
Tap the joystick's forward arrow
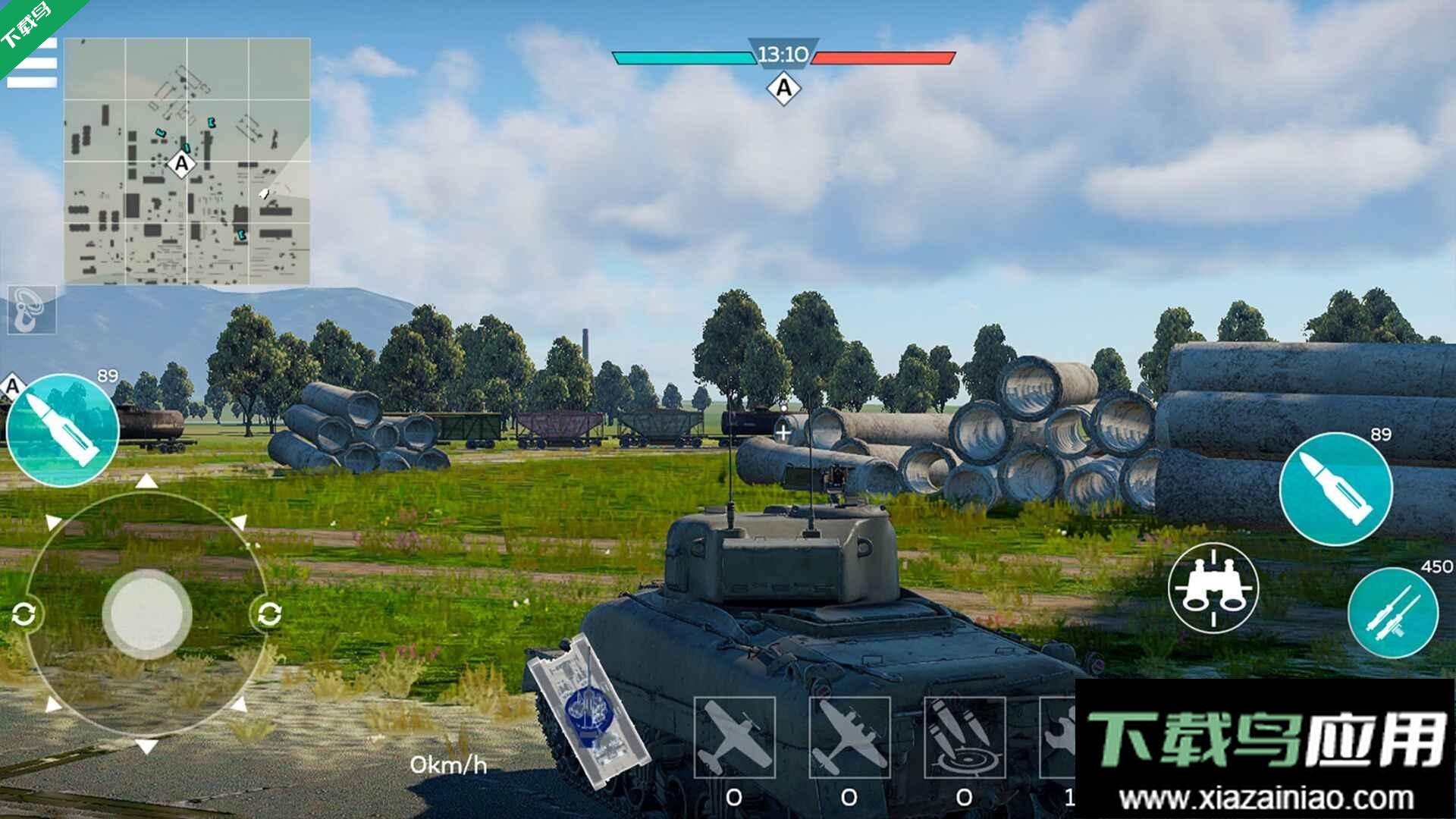click(146, 482)
